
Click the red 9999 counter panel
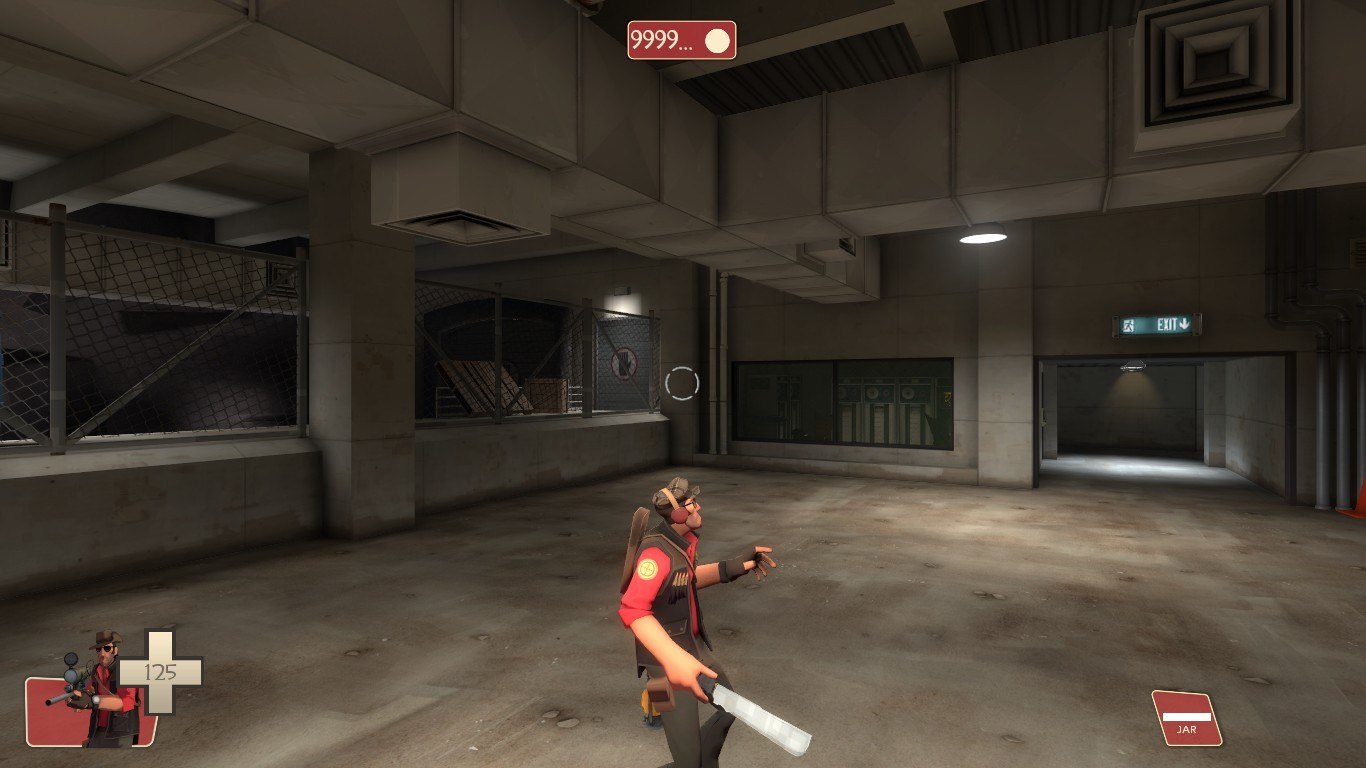[681, 41]
